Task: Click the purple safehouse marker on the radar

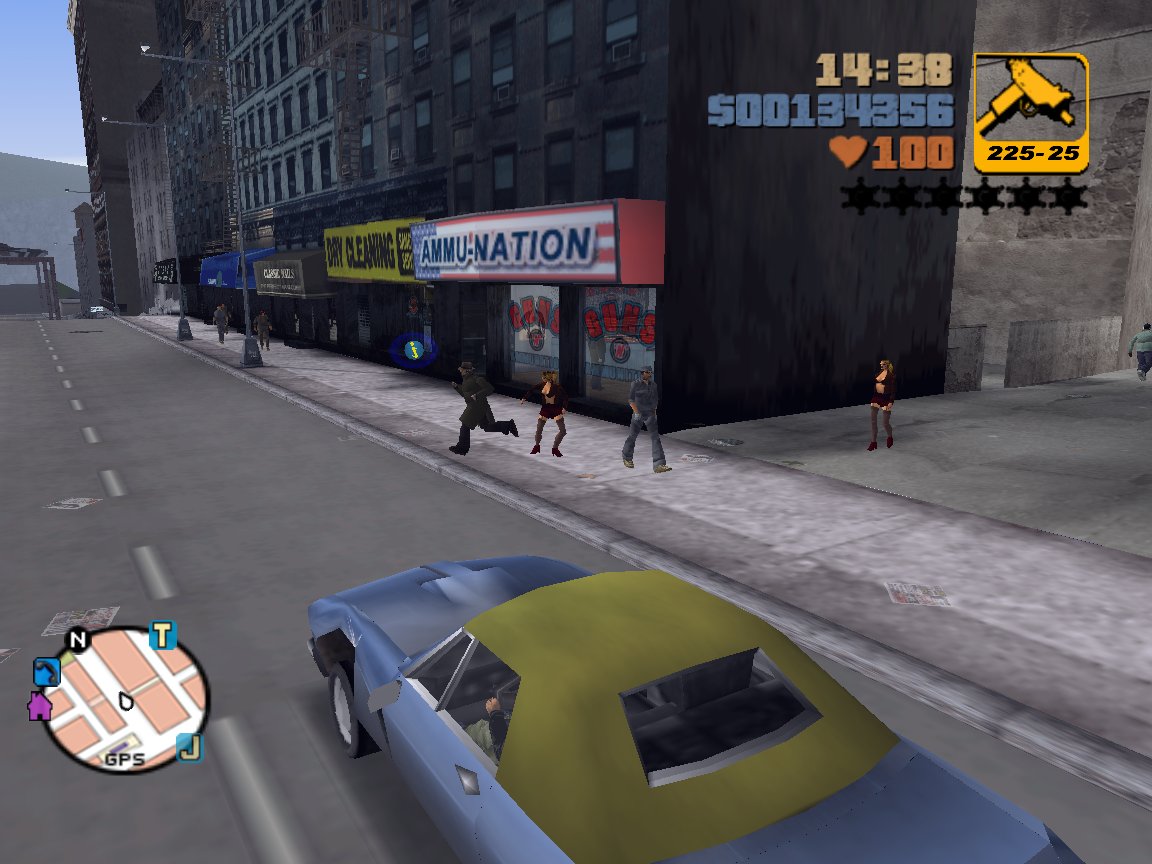Action: point(39,705)
